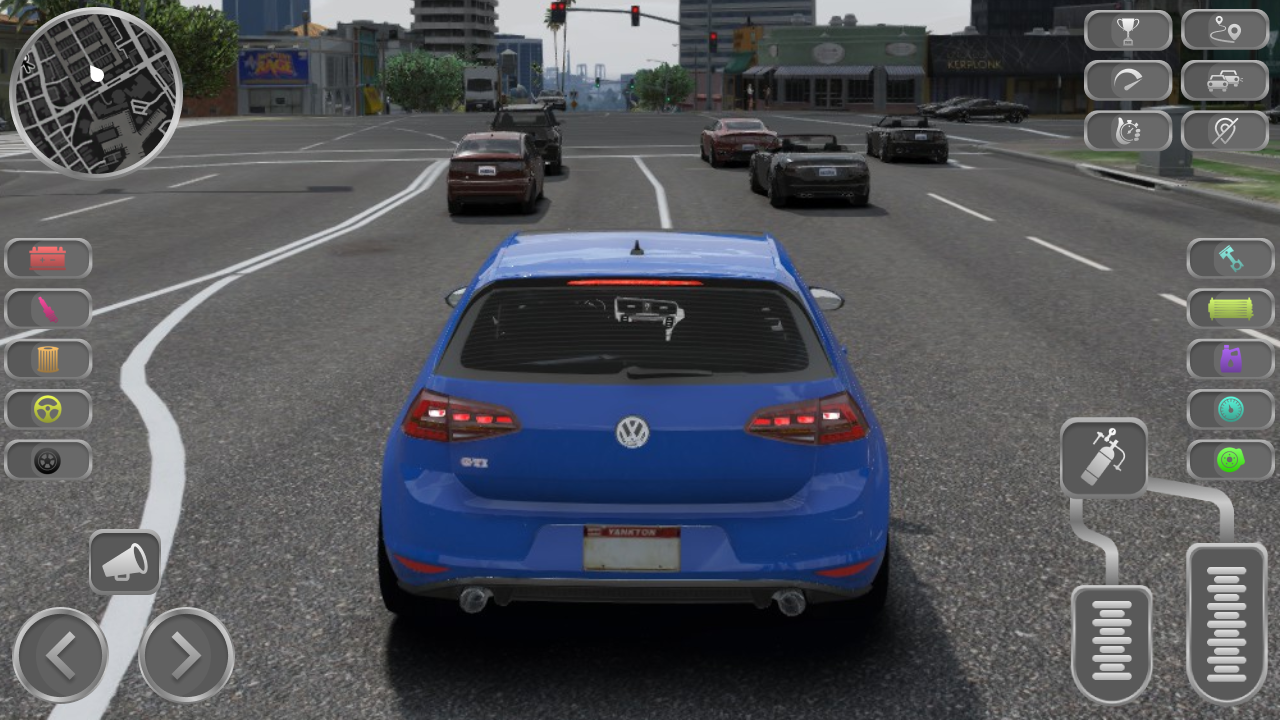The height and width of the screenshot is (720, 1280).
Task: Open the trophy achievements menu
Action: pyautogui.click(x=1128, y=30)
